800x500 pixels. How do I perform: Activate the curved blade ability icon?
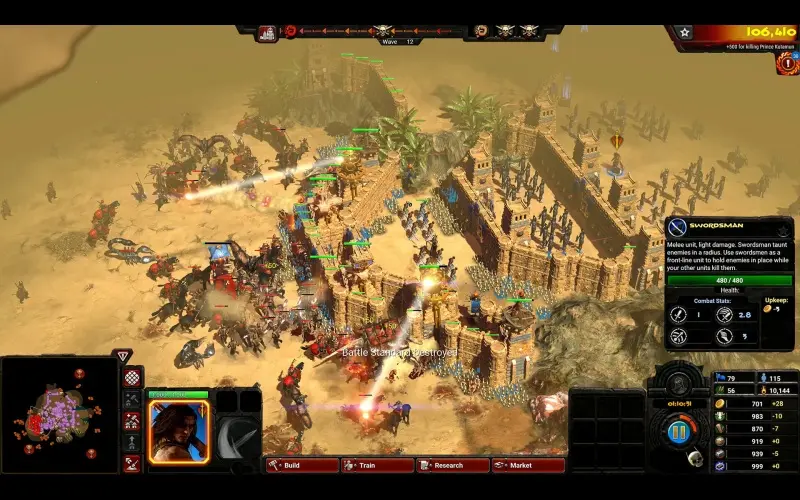pyautogui.click(x=238, y=431)
